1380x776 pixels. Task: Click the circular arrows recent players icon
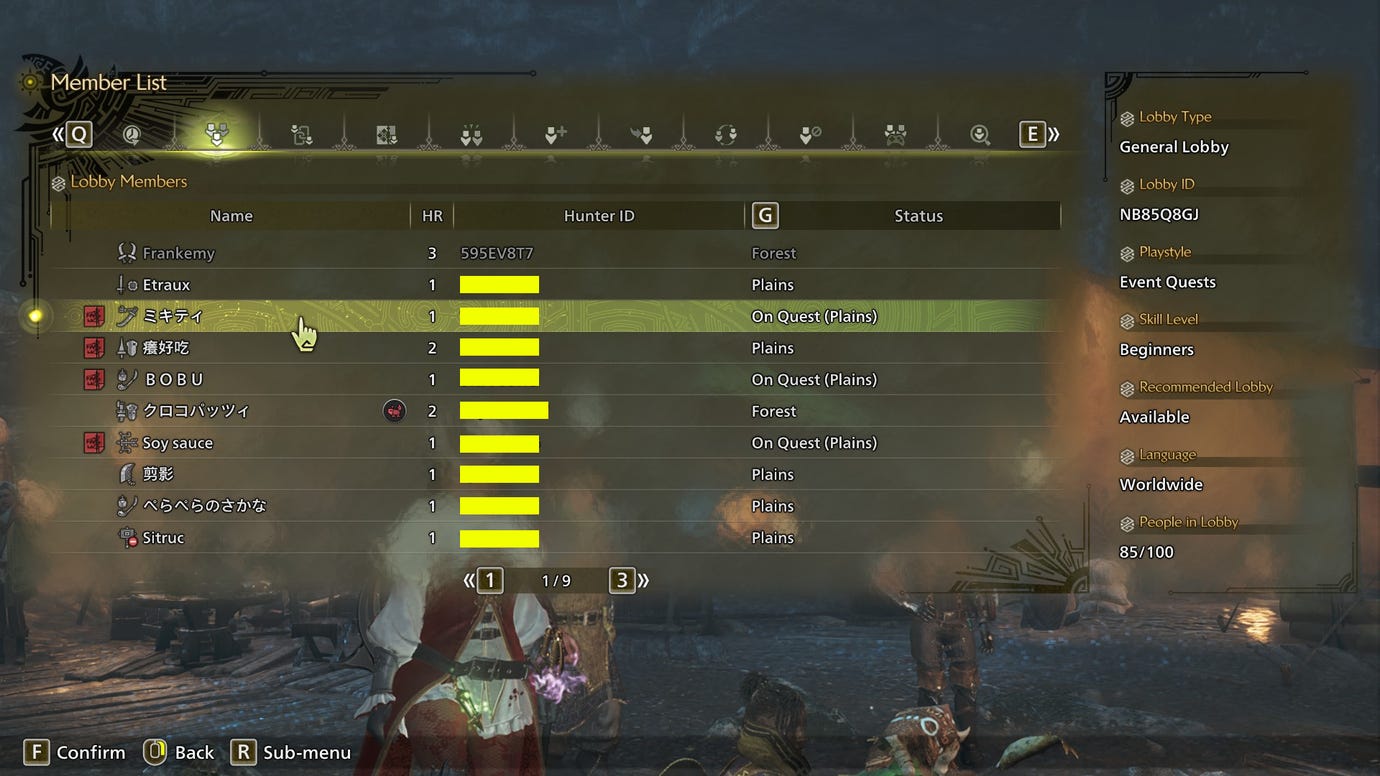tap(725, 133)
